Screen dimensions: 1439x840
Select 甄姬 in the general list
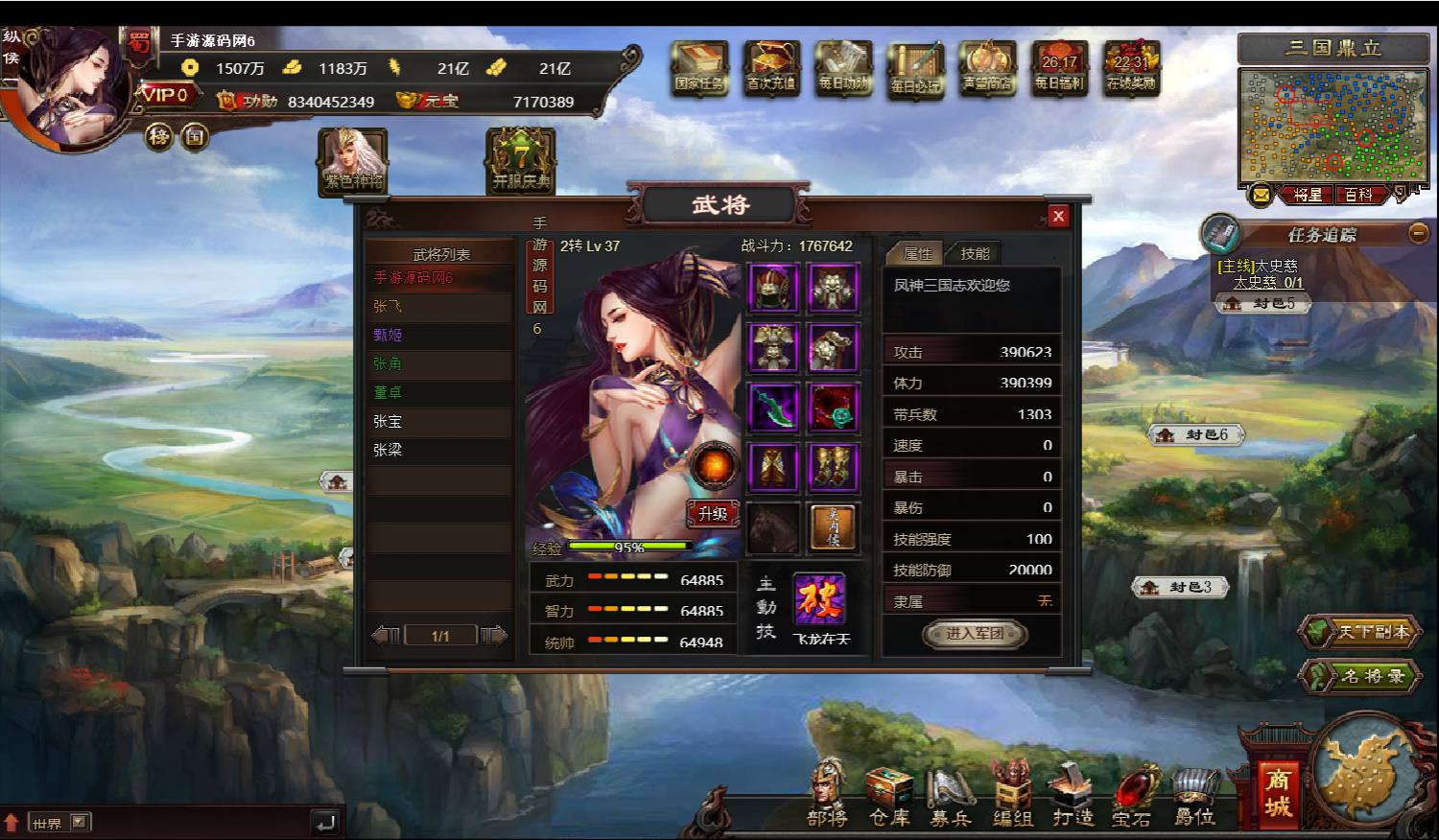(x=389, y=335)
